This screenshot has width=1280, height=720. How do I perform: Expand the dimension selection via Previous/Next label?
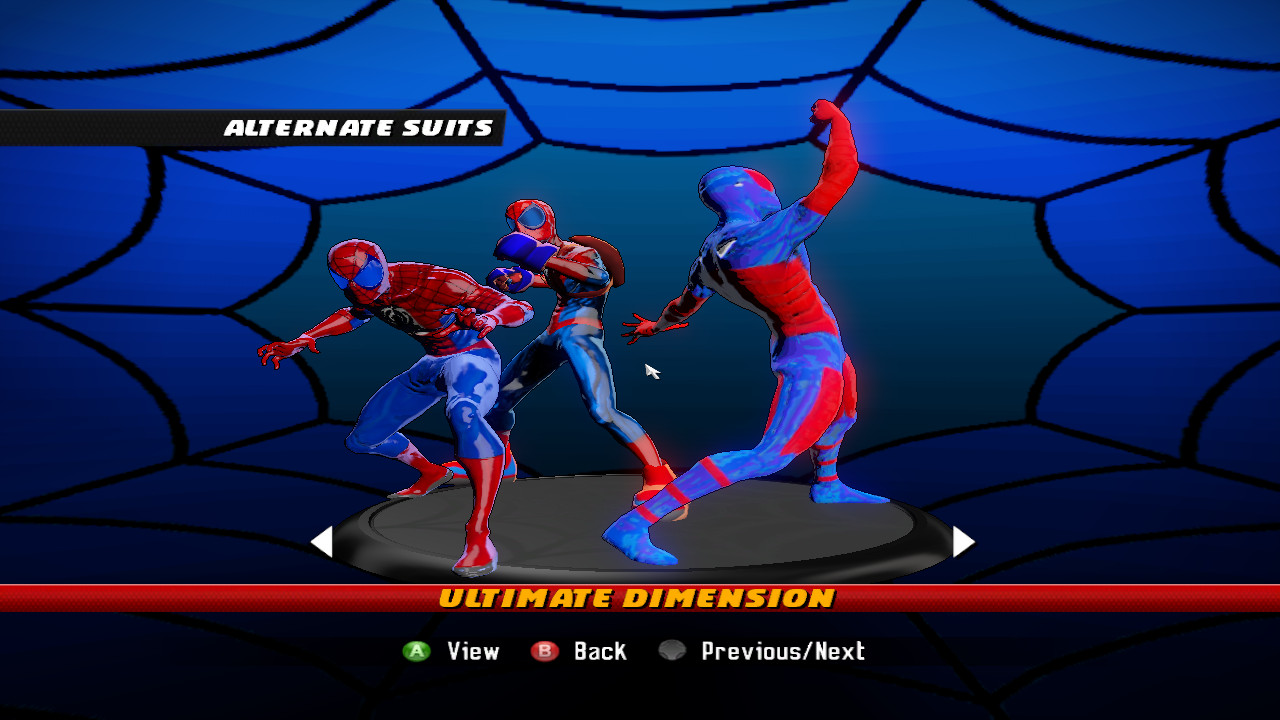point(781,651)
